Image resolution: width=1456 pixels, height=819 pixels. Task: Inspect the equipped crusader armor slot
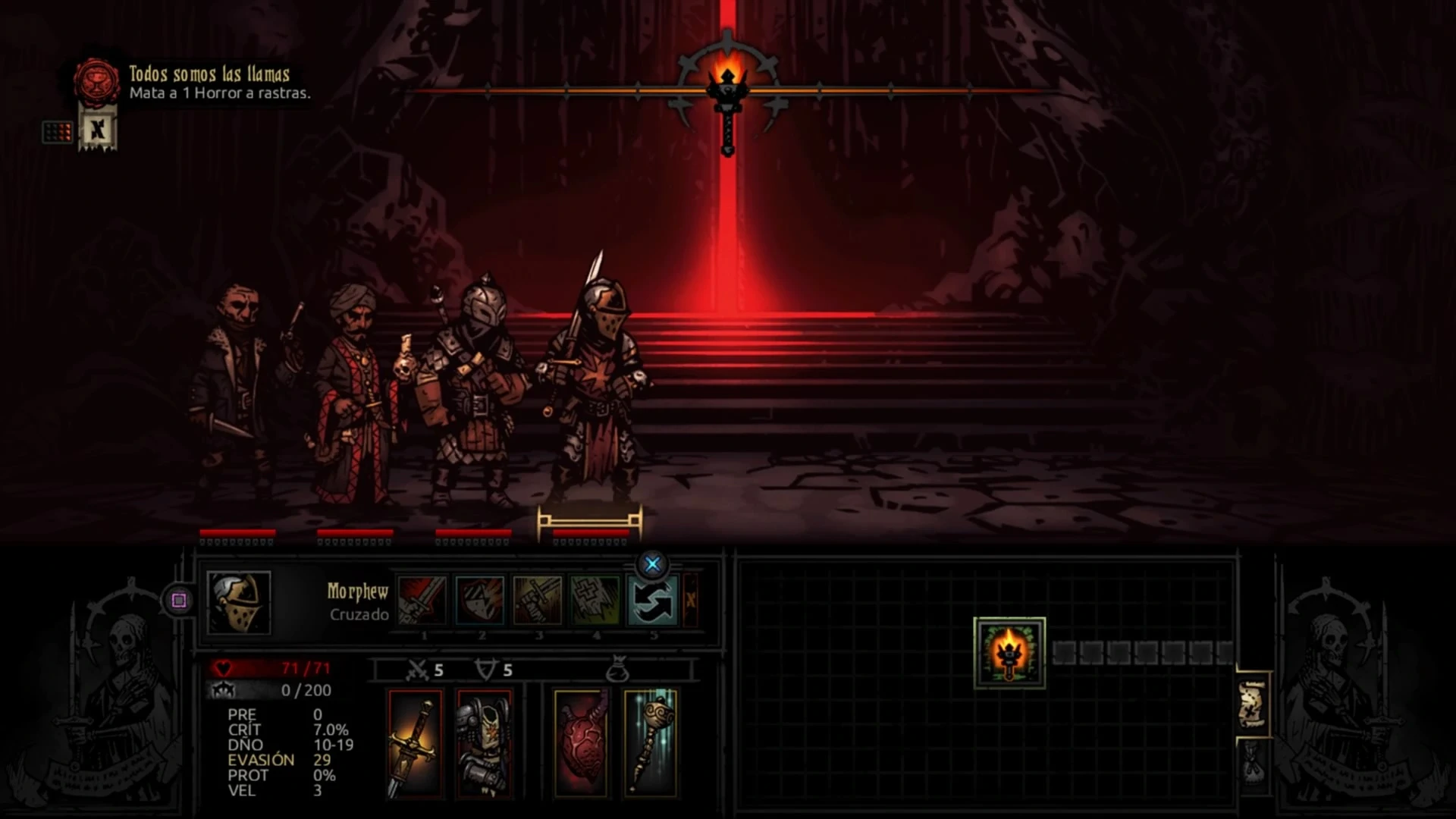click(484, 743)
